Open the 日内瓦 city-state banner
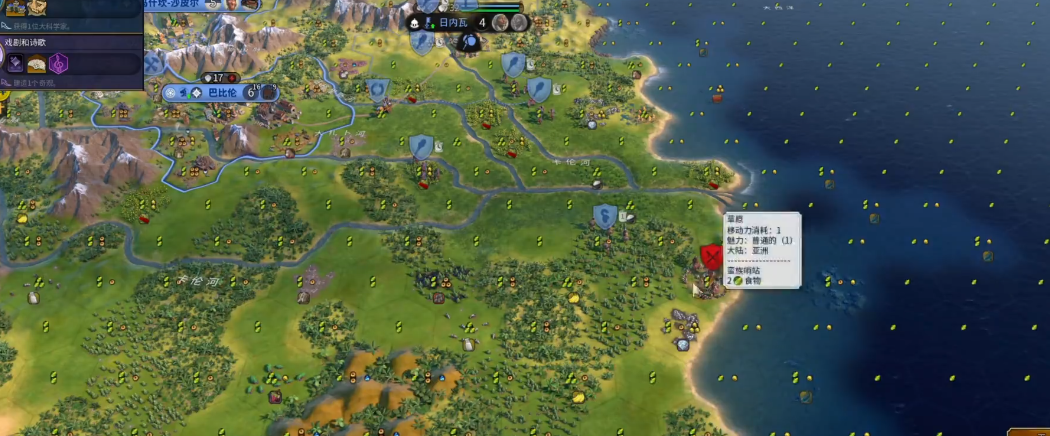Screen dimensions: 1050x436 click(x=452, y=22)
